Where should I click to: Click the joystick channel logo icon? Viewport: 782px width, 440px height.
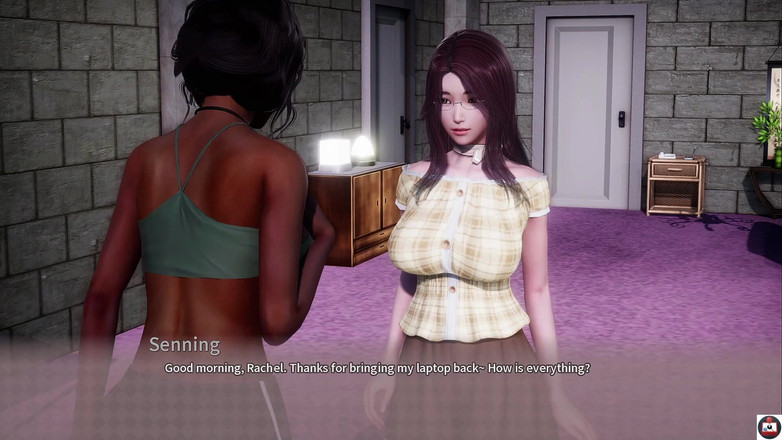pyautogui.click(x=768, y=426)
